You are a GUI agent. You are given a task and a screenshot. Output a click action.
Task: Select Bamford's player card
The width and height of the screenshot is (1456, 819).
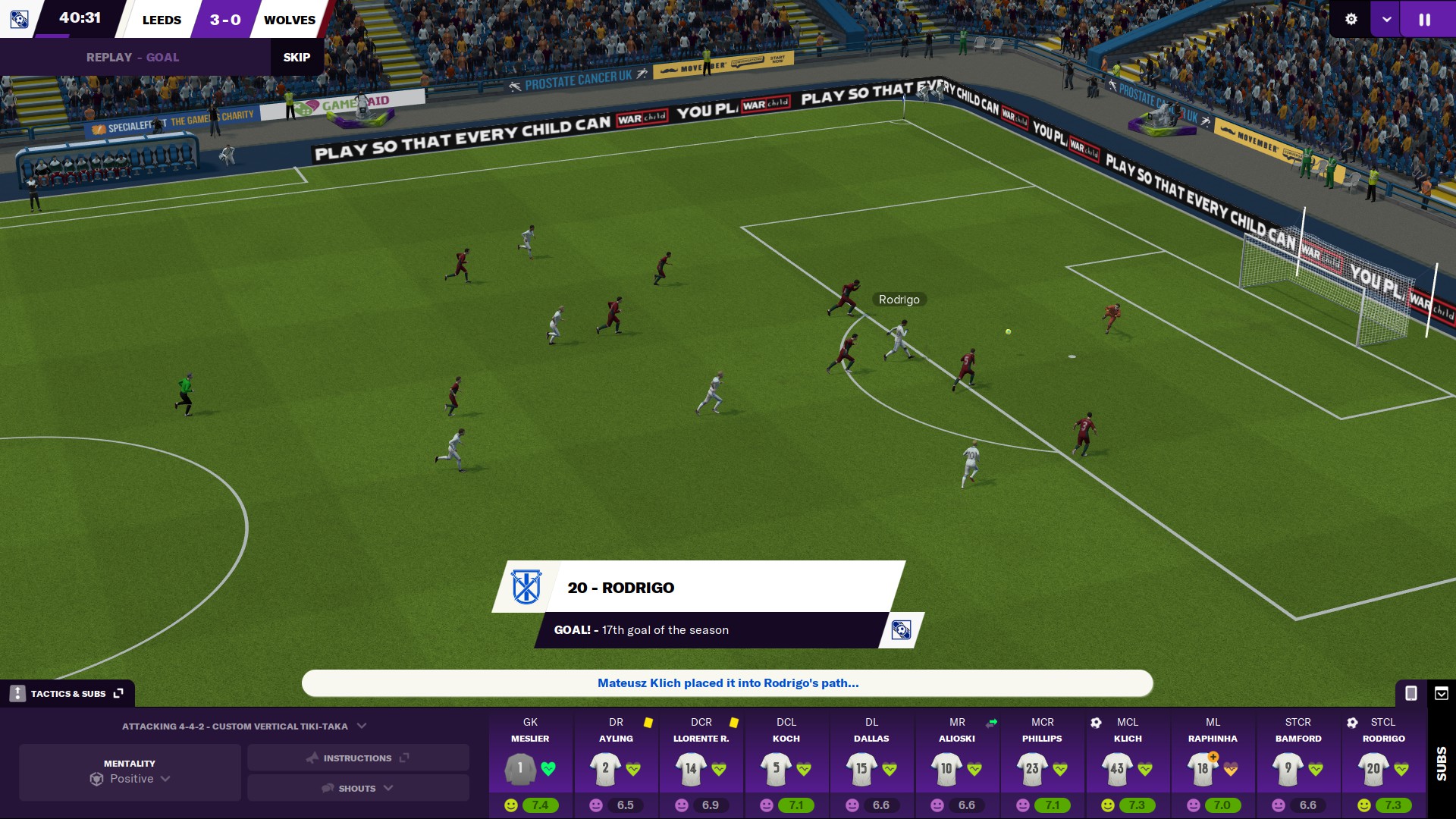tap(1298, 763)
